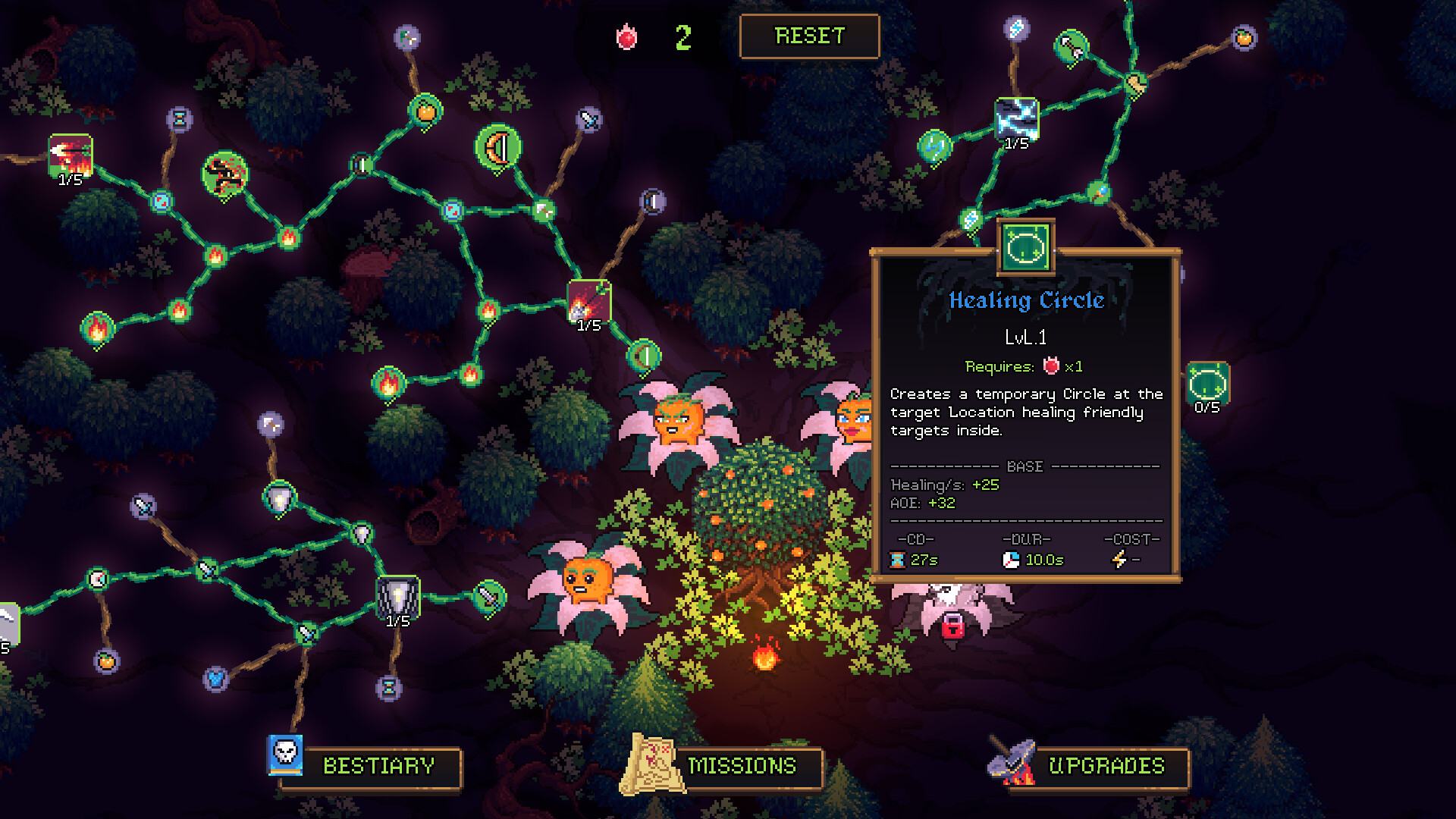Image resolution: width=1456 pixels, height=819 pixels.
Task: Select the lightning storm skill node
Action: (1016, 119)
